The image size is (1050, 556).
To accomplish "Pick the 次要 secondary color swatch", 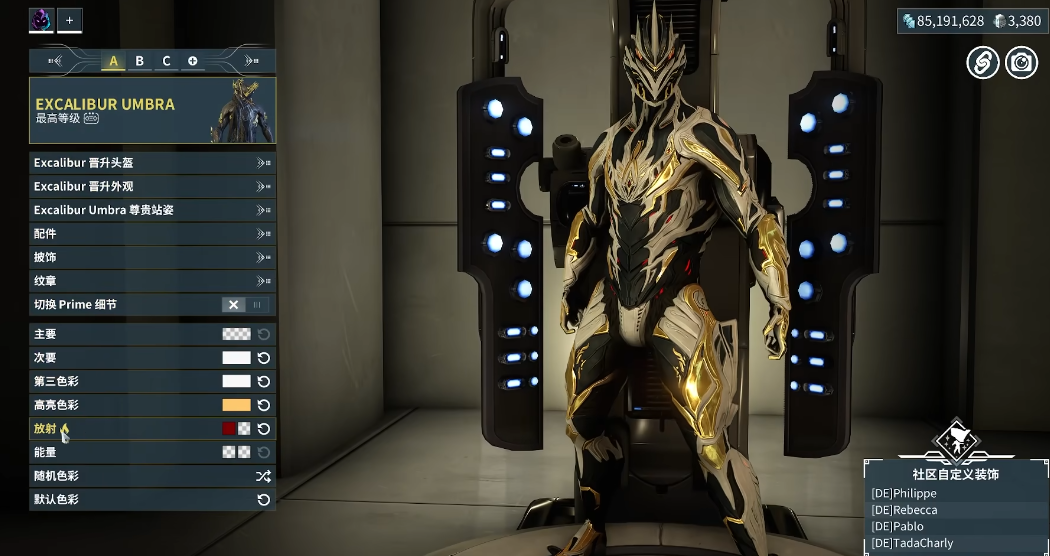I will [x=236, y=358].
